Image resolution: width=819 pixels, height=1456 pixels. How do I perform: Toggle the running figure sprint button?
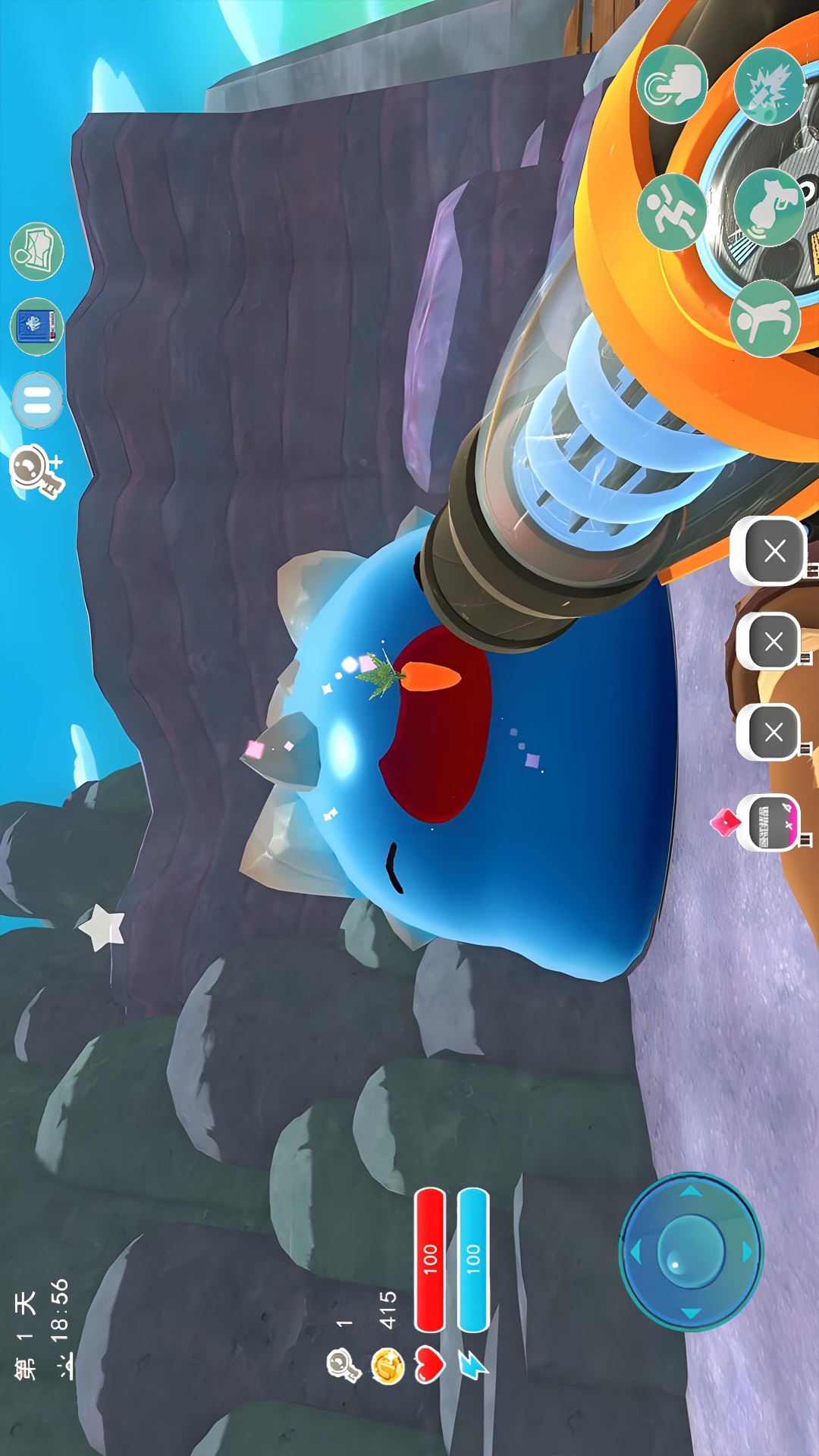671,211
